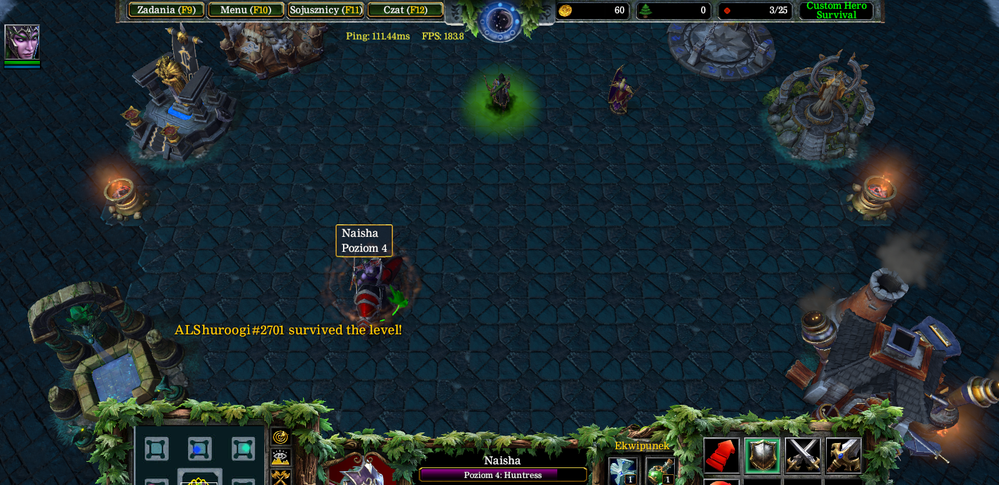Viewport: 999px width, 485px height.
Task: Click the minimap signal button
Action: pyautogui.click(x=281, y=437)
